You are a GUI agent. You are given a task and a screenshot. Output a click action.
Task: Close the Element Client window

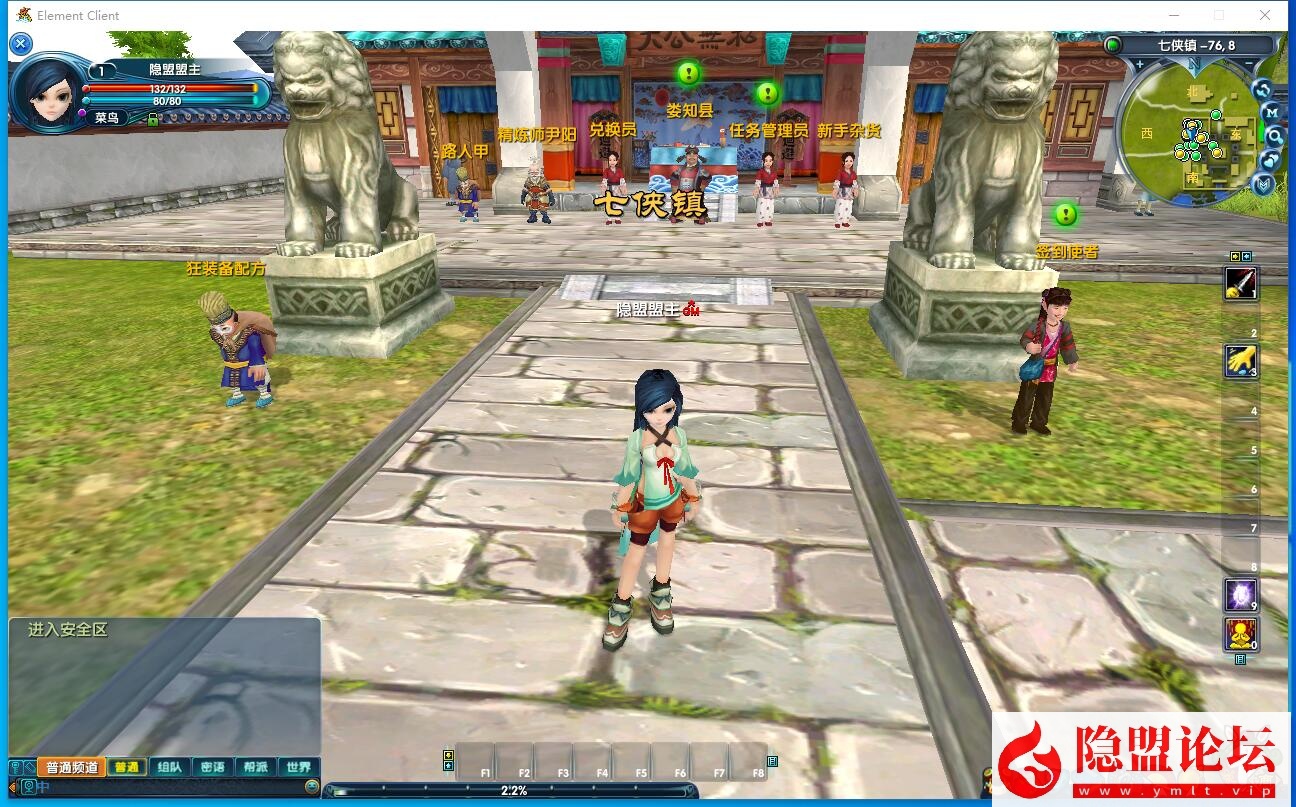click(x=1265, y=15)
